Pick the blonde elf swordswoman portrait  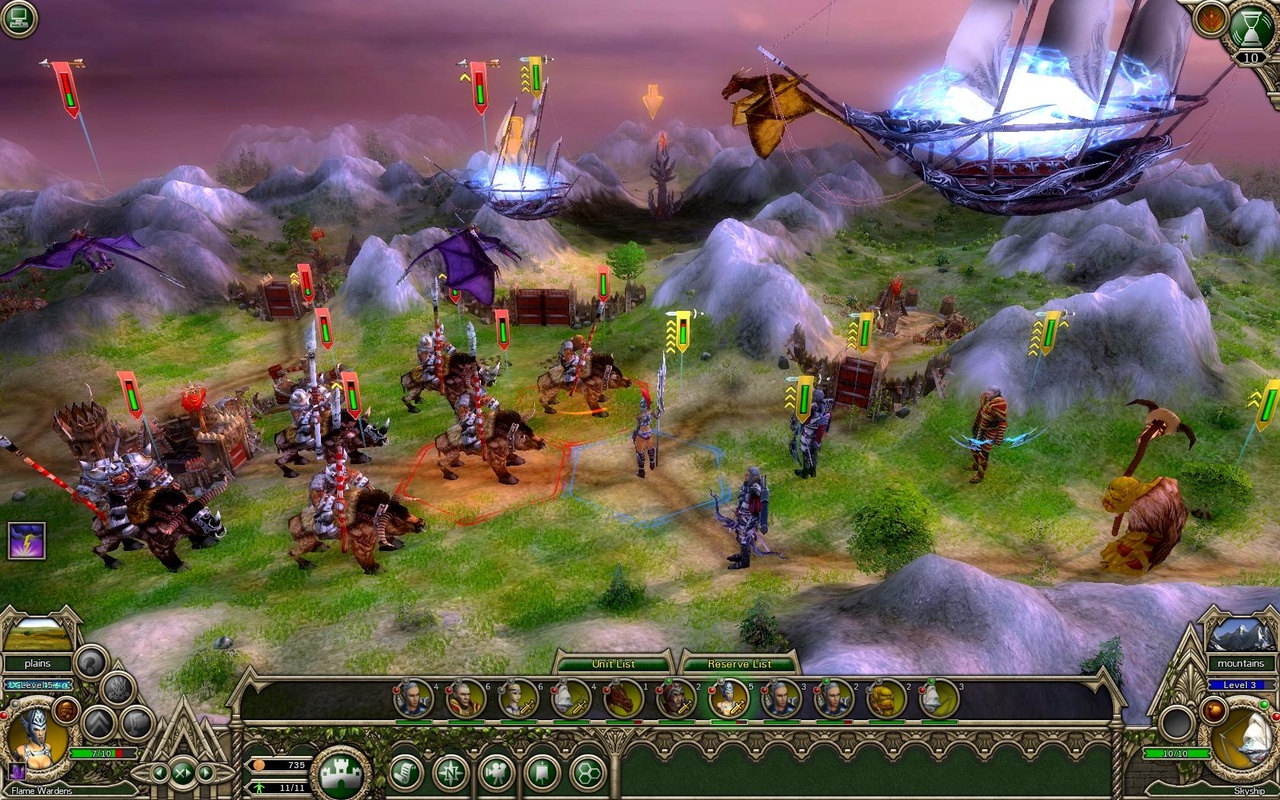[517, 698]
